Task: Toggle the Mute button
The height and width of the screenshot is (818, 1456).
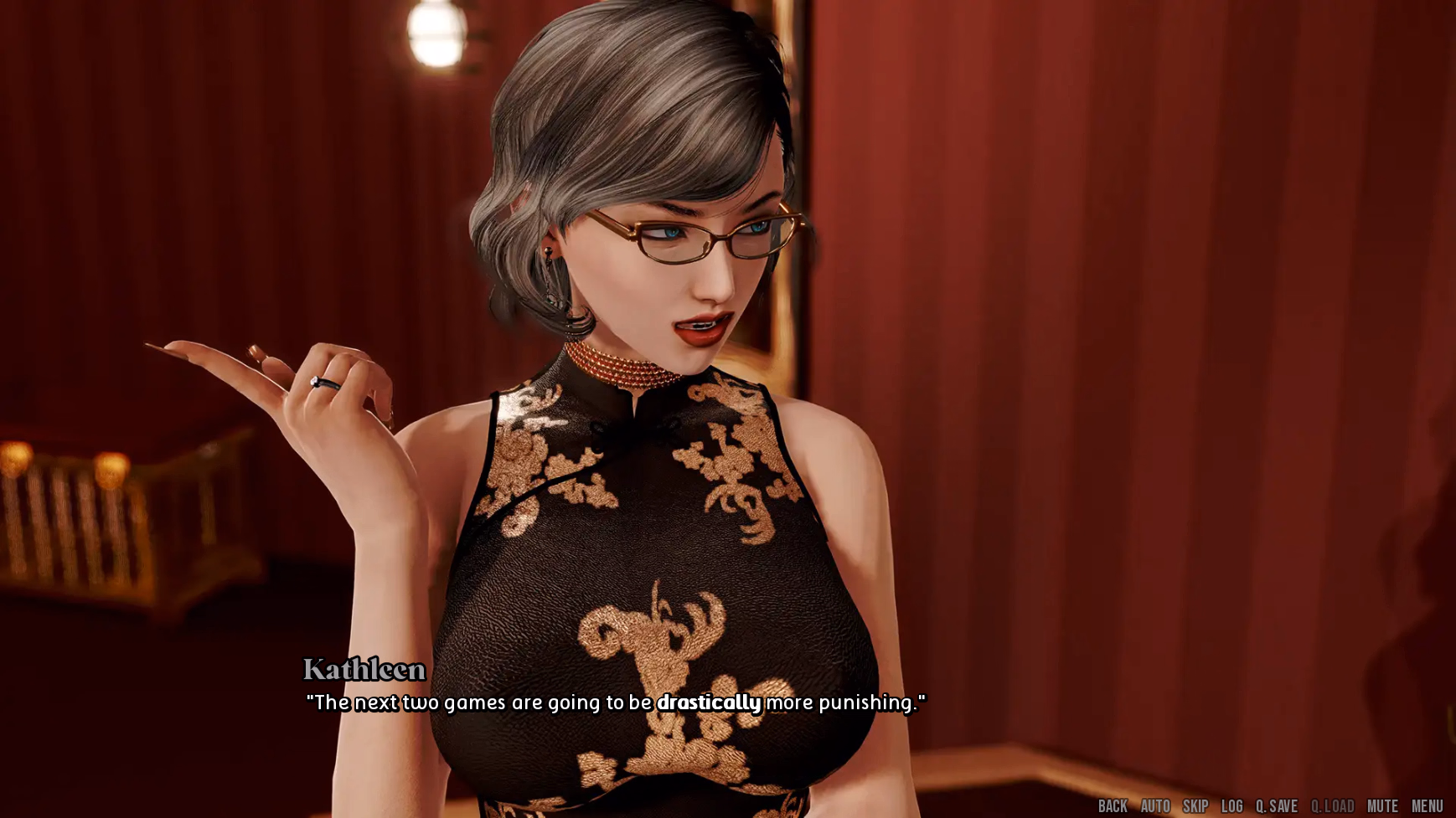Action: [x=1382, y=806]
